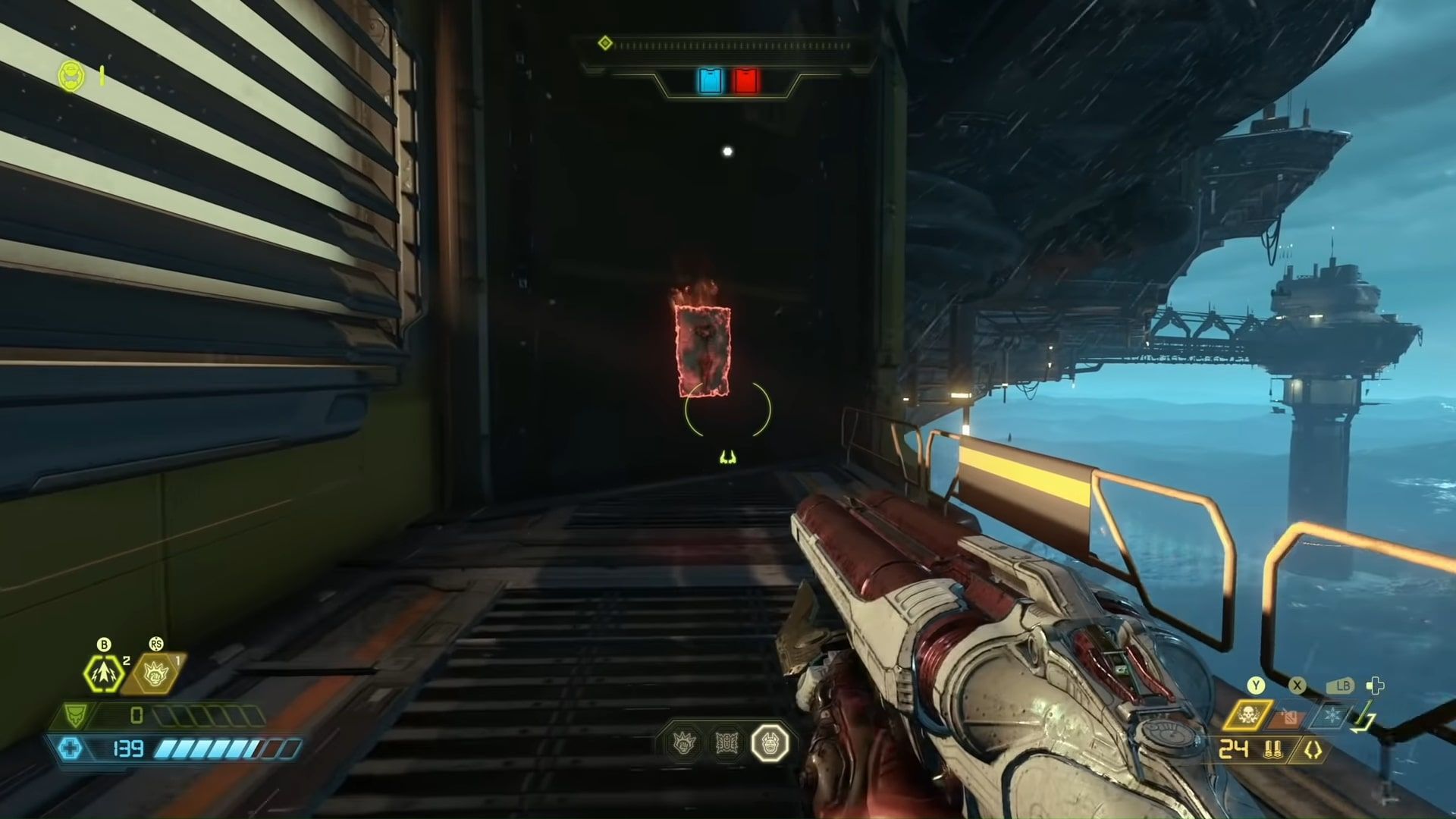Trigger the Blood Punch fist icon
Image resolution: width=1456 pixels, height=819 pixels.
coord(155,673)
